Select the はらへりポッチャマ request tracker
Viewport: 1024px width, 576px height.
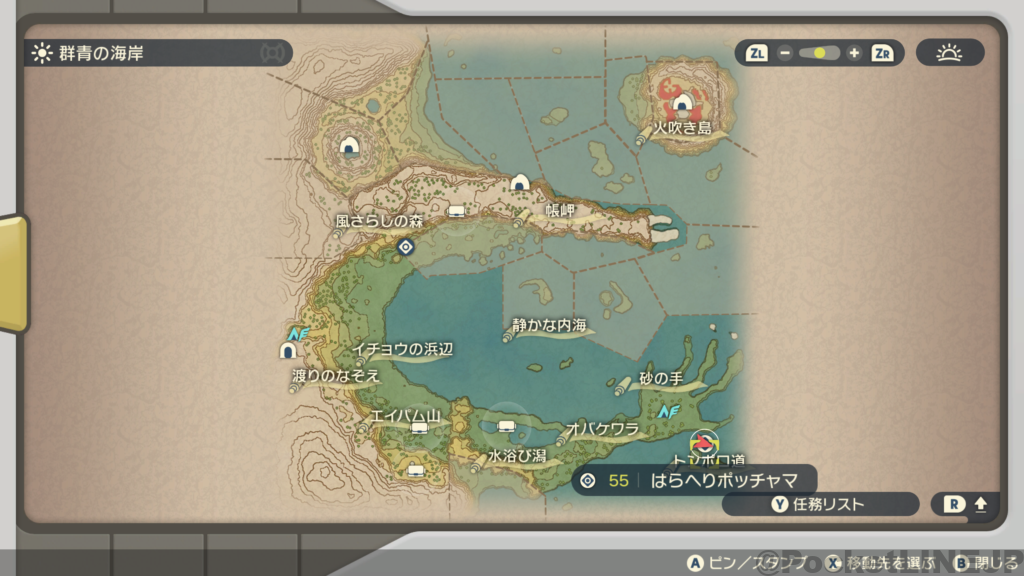[x=694, y=481]
